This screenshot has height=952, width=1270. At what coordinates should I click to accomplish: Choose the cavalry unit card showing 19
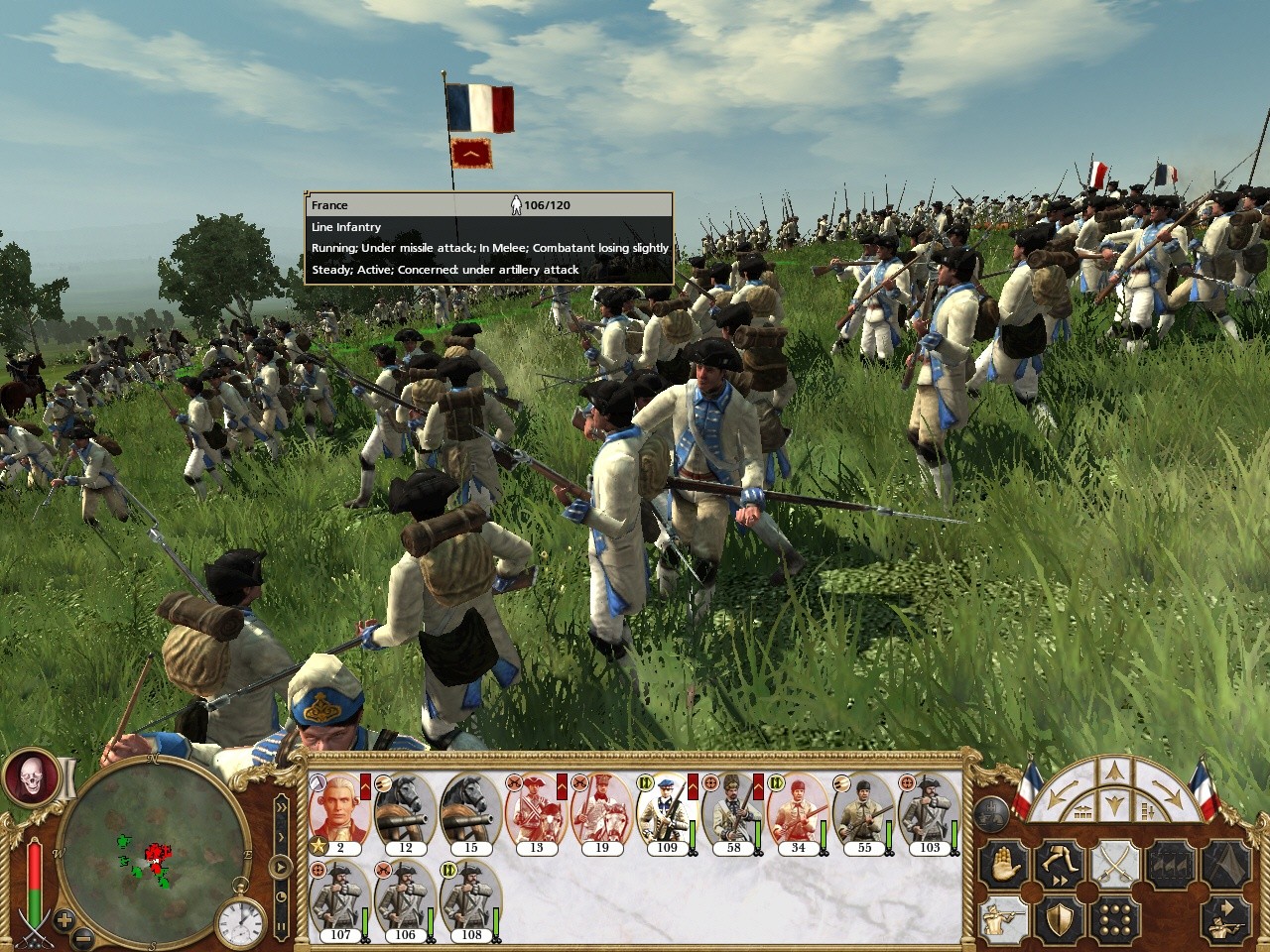click(602, 811)
